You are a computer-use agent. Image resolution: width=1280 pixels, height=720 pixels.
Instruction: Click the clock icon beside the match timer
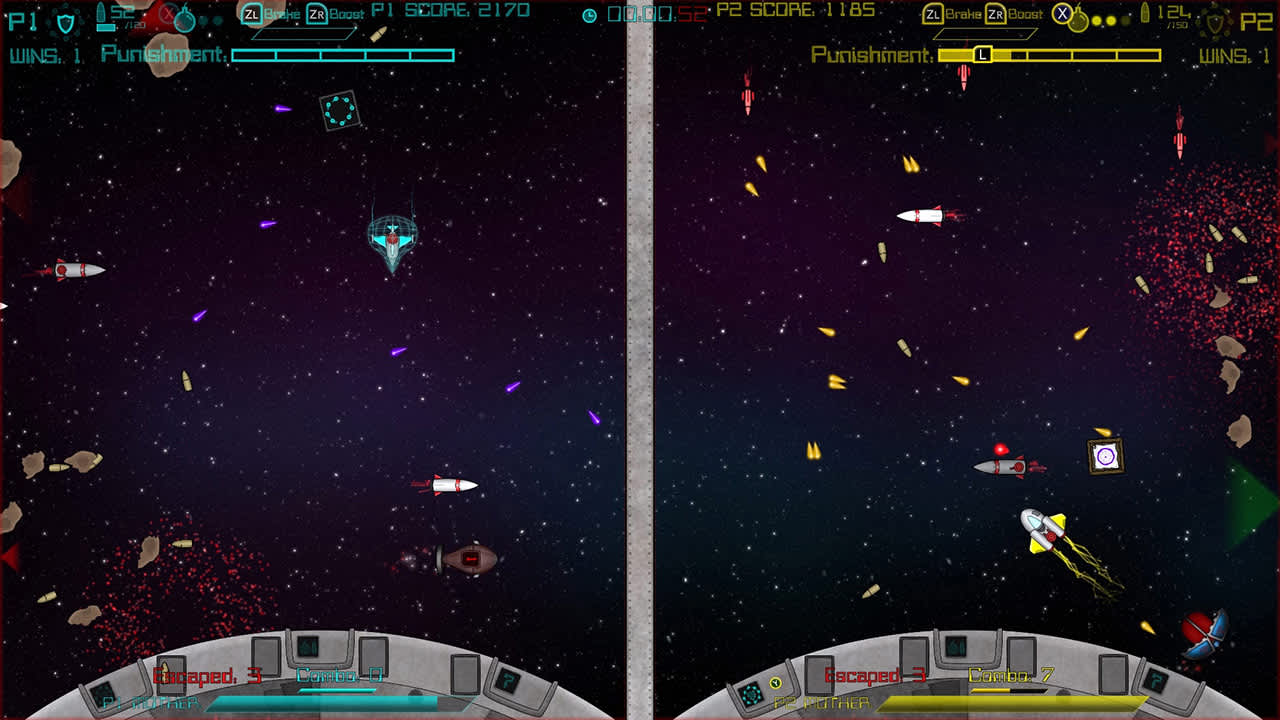click(x=590, y=14)
